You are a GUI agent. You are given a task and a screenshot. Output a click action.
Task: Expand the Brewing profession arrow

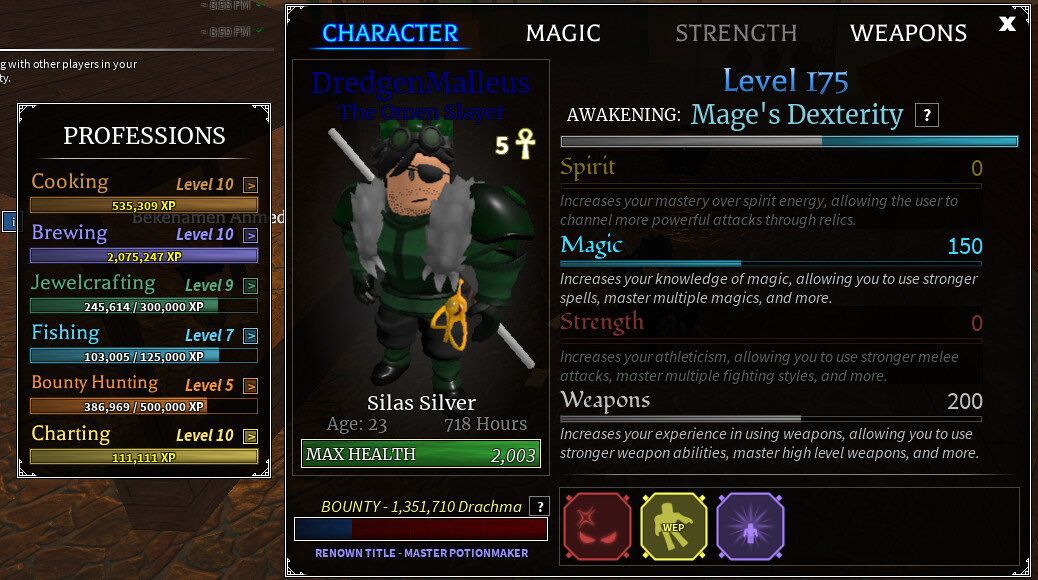click(x=250, y=235)
